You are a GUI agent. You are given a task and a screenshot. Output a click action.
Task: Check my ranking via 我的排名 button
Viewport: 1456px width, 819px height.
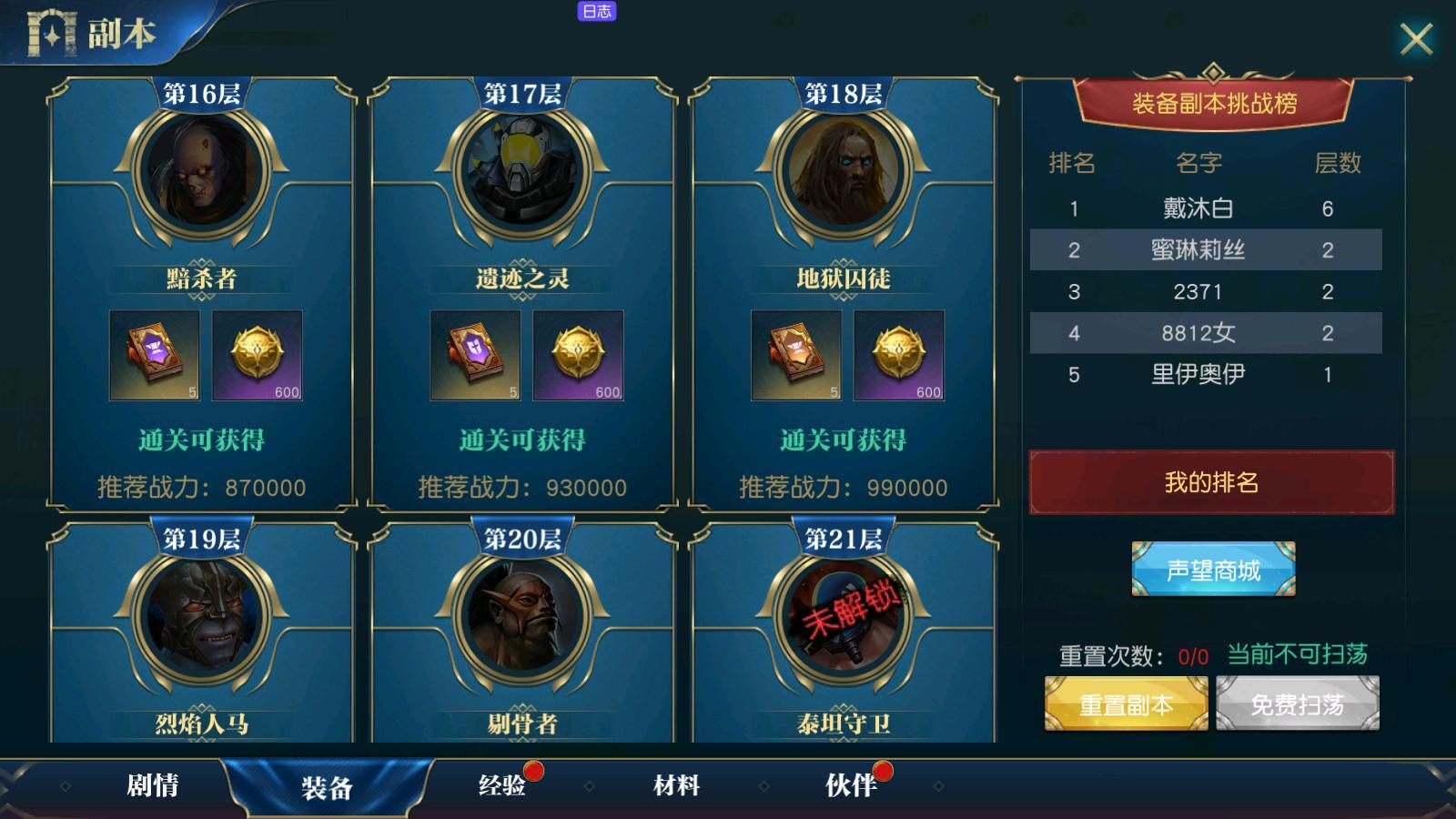click(x=1210, y=483)
